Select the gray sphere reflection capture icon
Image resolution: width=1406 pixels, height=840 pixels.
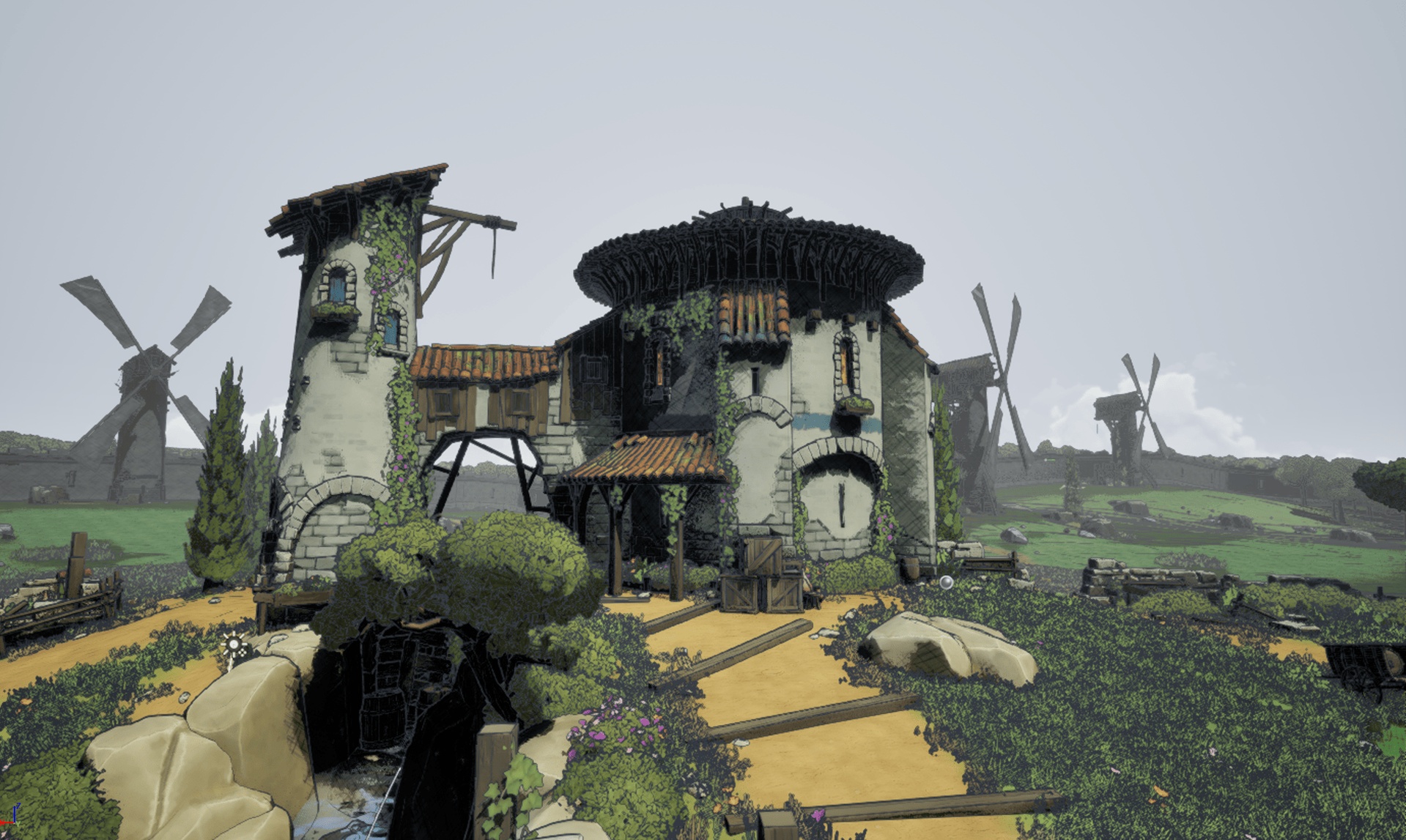click(946, 582)
